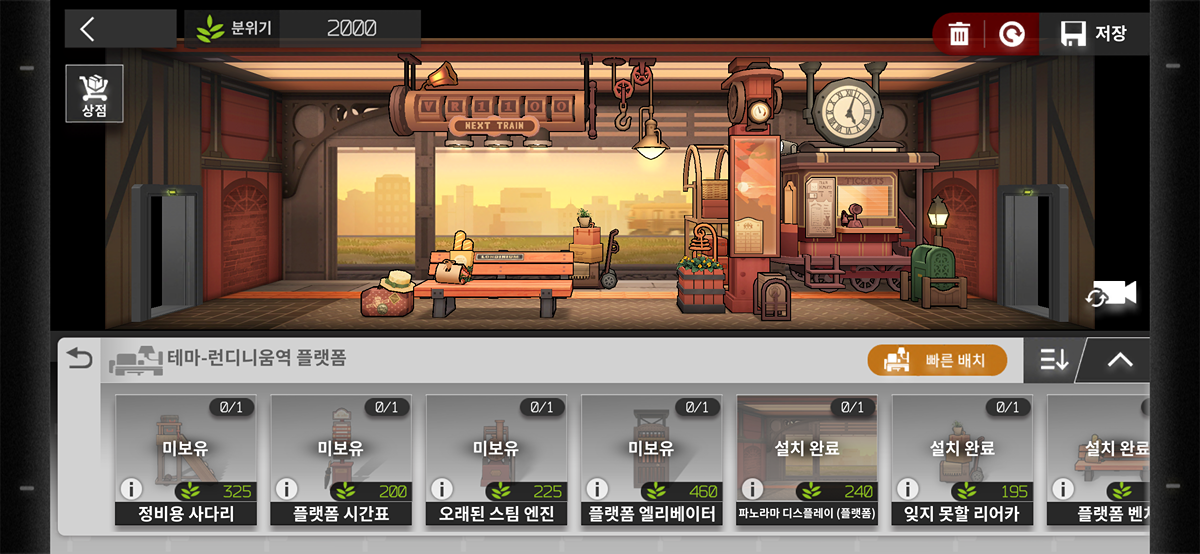Delete all furniture with the trash icon
The image size is (1200, 554).
click(959, 34)
